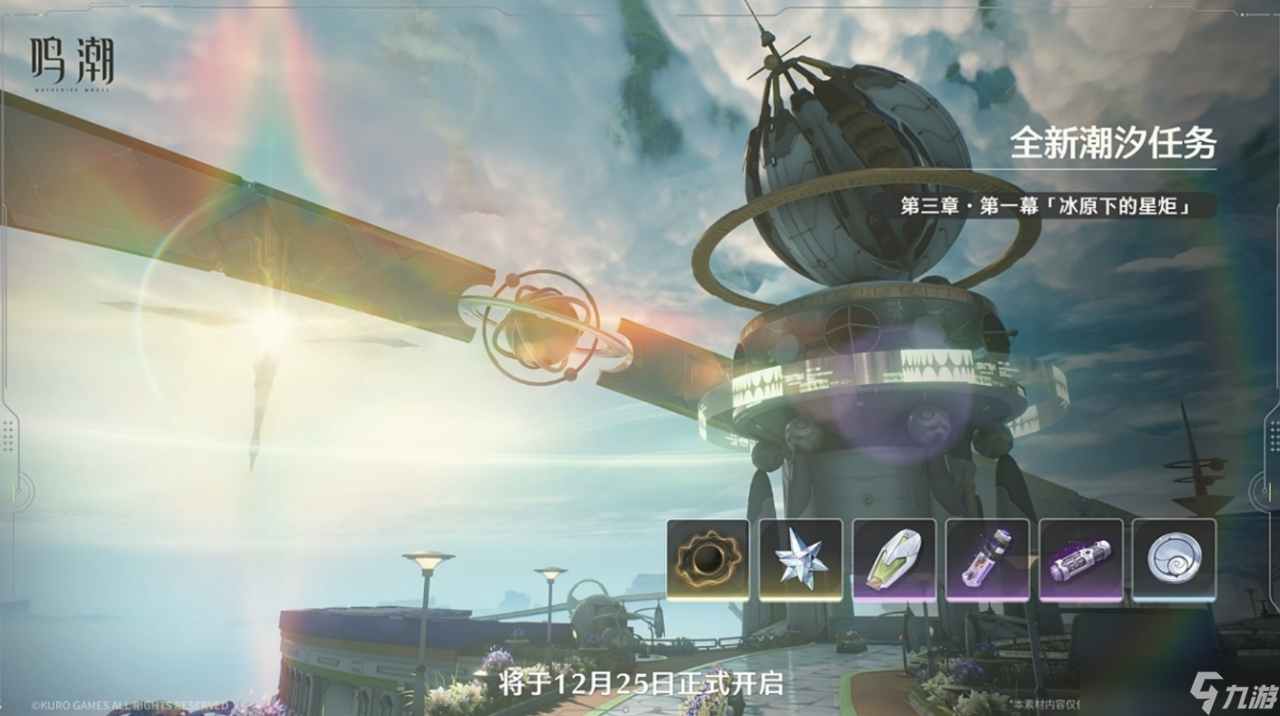This screenshot has width=1280, height=716.
Task: Select the purple energy tube reward icon
Action: pos(1080,560)
